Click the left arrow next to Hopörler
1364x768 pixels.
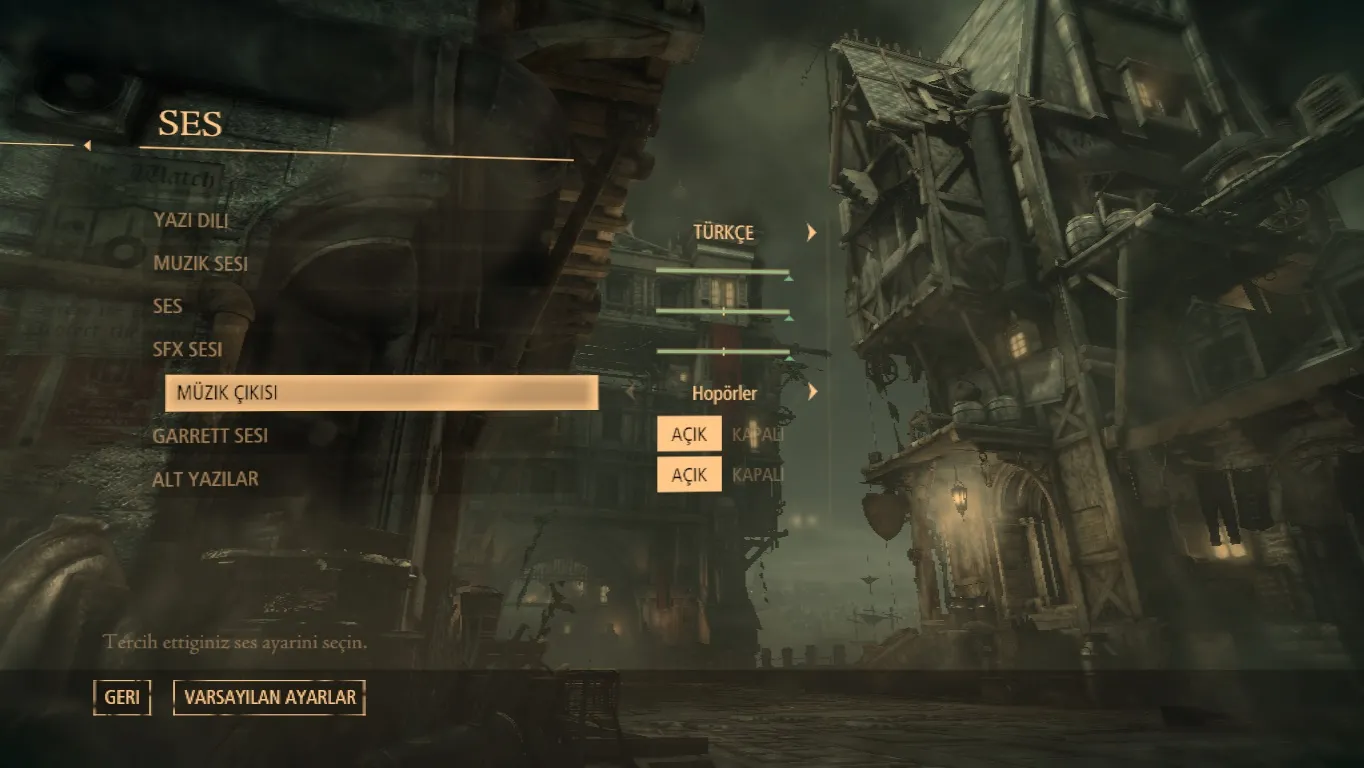pos(630,393)
